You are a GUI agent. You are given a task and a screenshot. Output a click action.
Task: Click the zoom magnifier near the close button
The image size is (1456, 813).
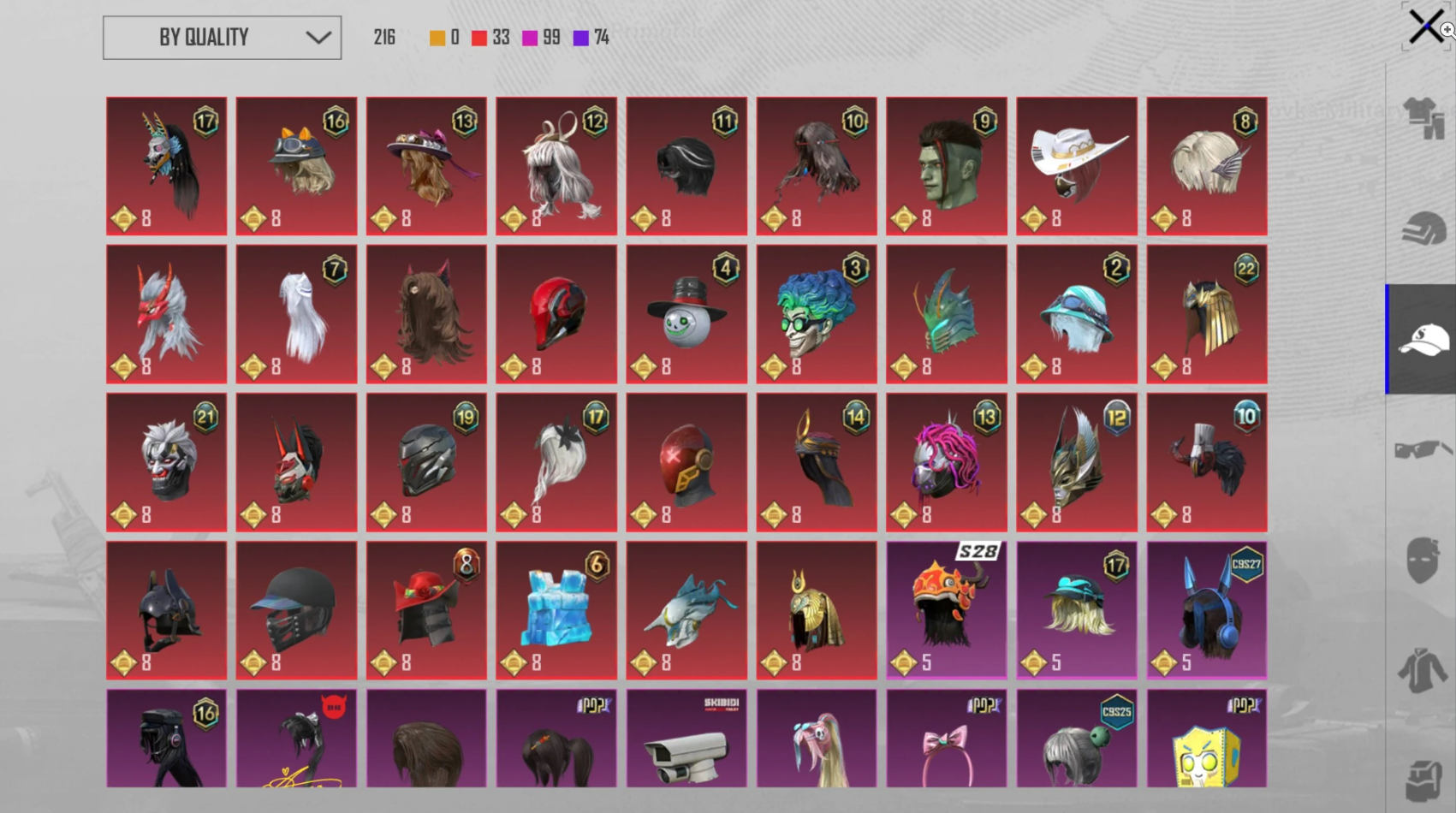[x=1447, y=30]
